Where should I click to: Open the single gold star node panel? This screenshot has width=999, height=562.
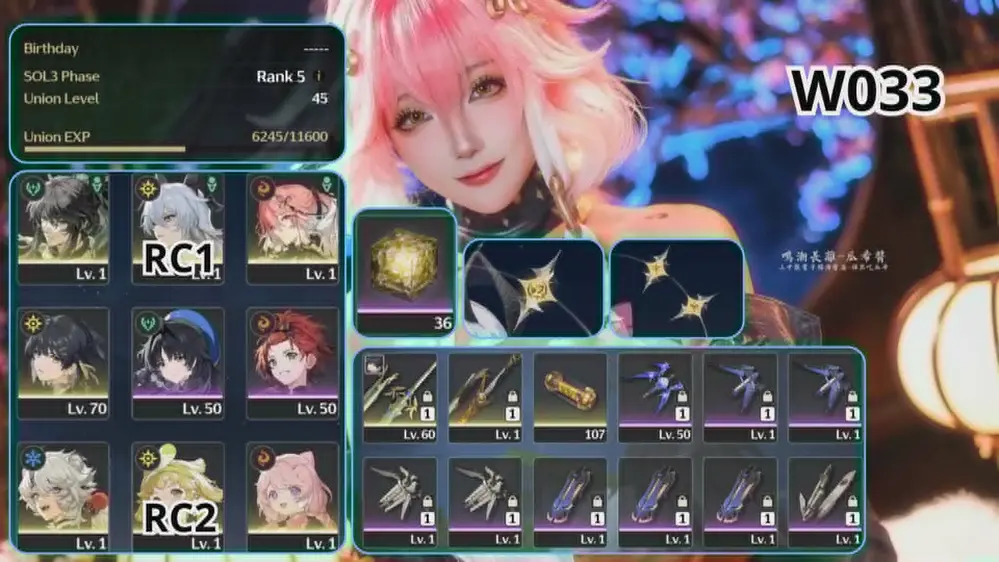[532, 286]
